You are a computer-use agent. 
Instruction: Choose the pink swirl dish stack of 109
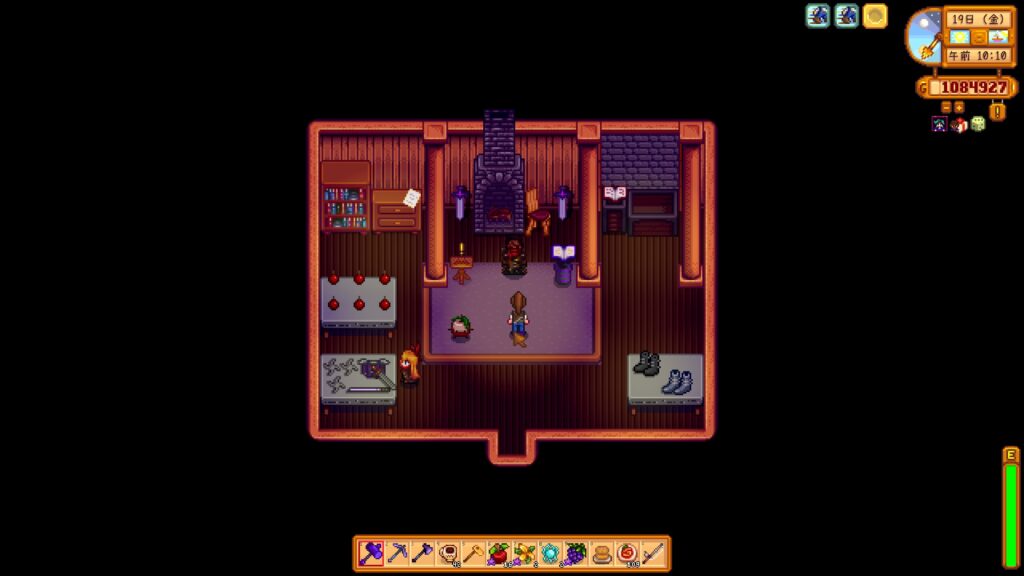(627, 553)
